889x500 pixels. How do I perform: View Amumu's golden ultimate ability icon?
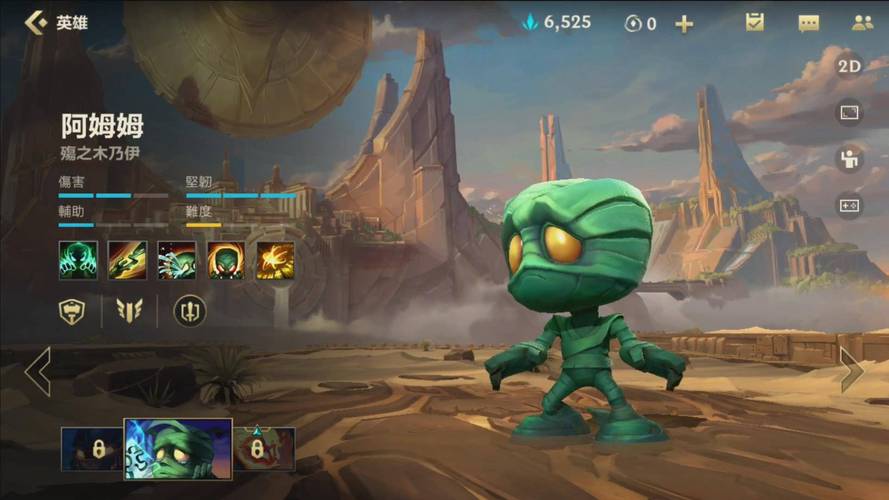[x=275, y=260]
